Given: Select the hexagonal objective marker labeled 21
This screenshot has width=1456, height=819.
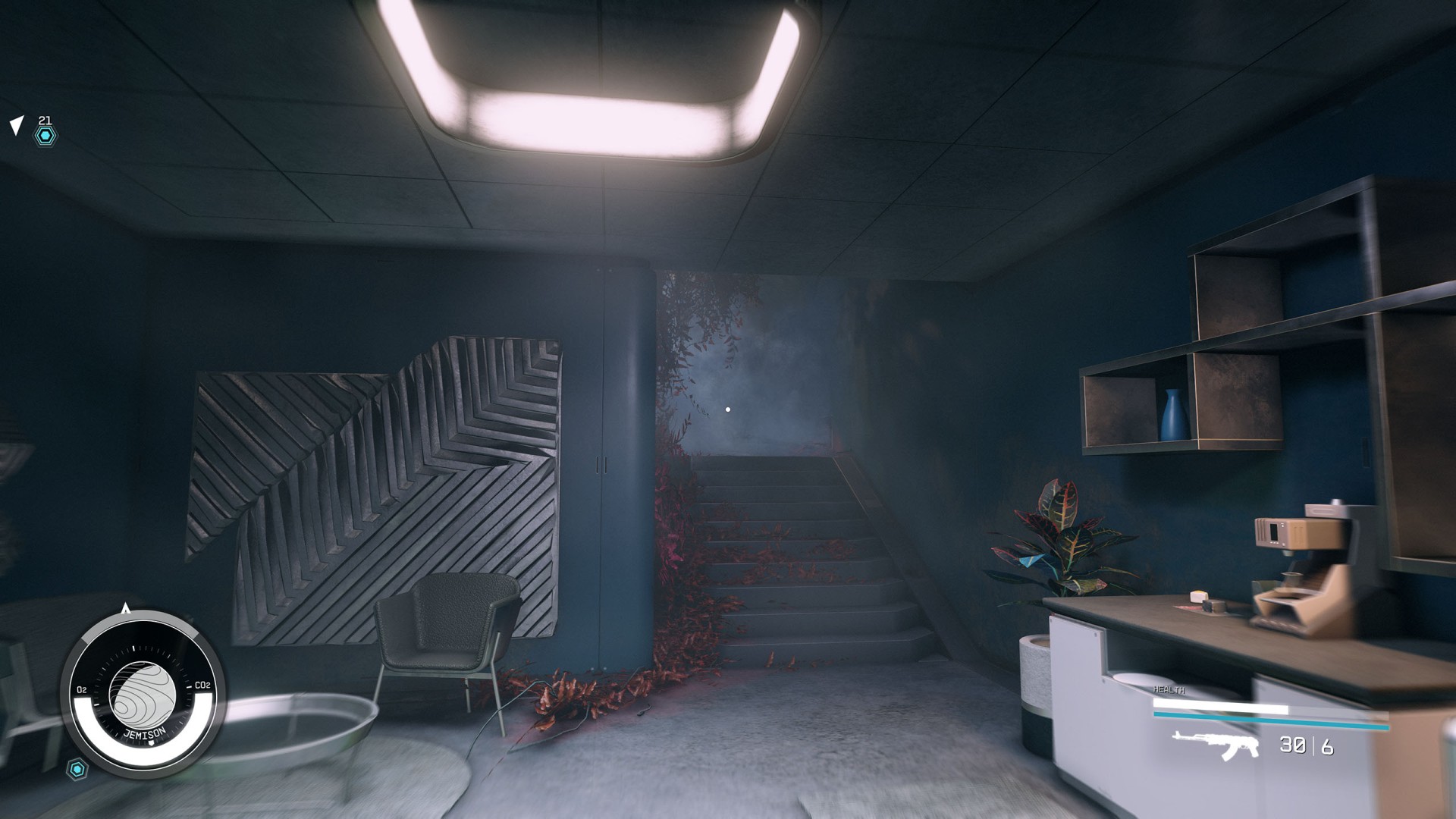Looking at the screenshot, I should coord(45,136).
